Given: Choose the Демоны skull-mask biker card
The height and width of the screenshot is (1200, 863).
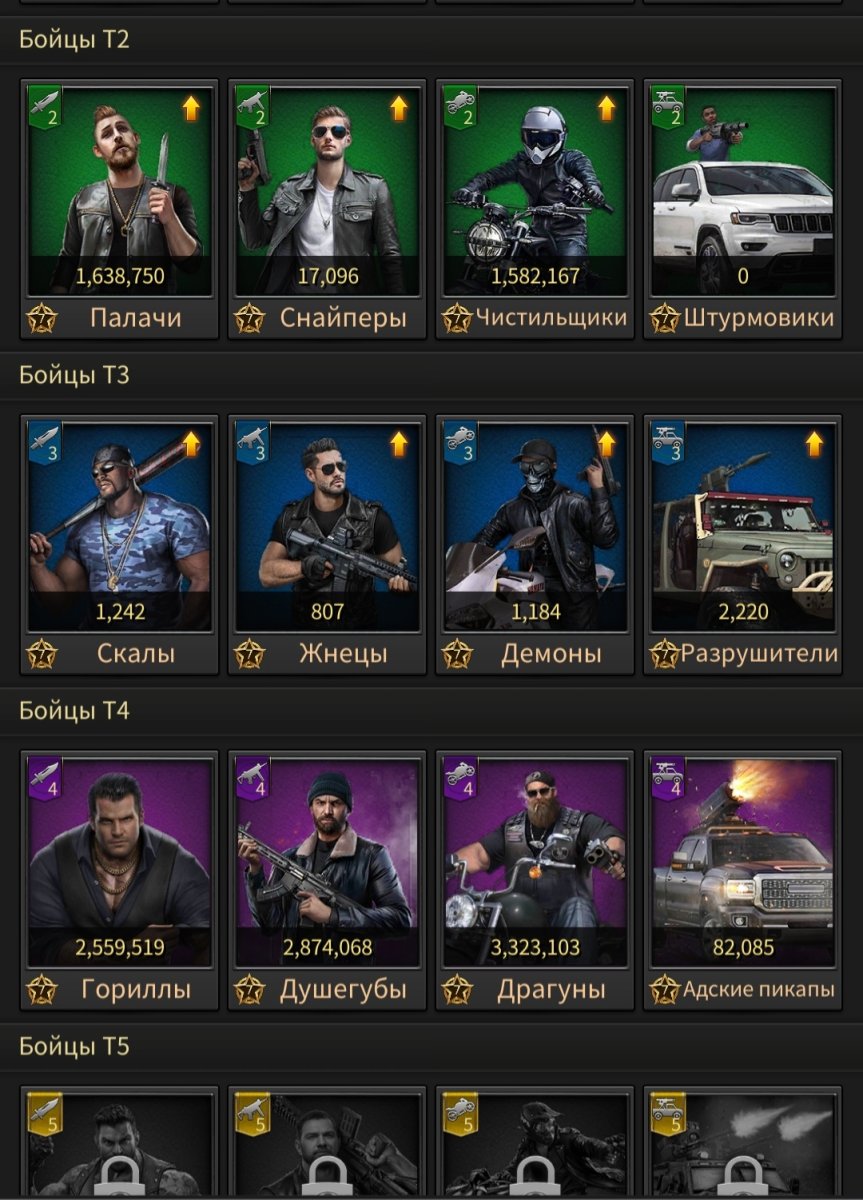Looking at the screenshot, I should click(535, 527).
